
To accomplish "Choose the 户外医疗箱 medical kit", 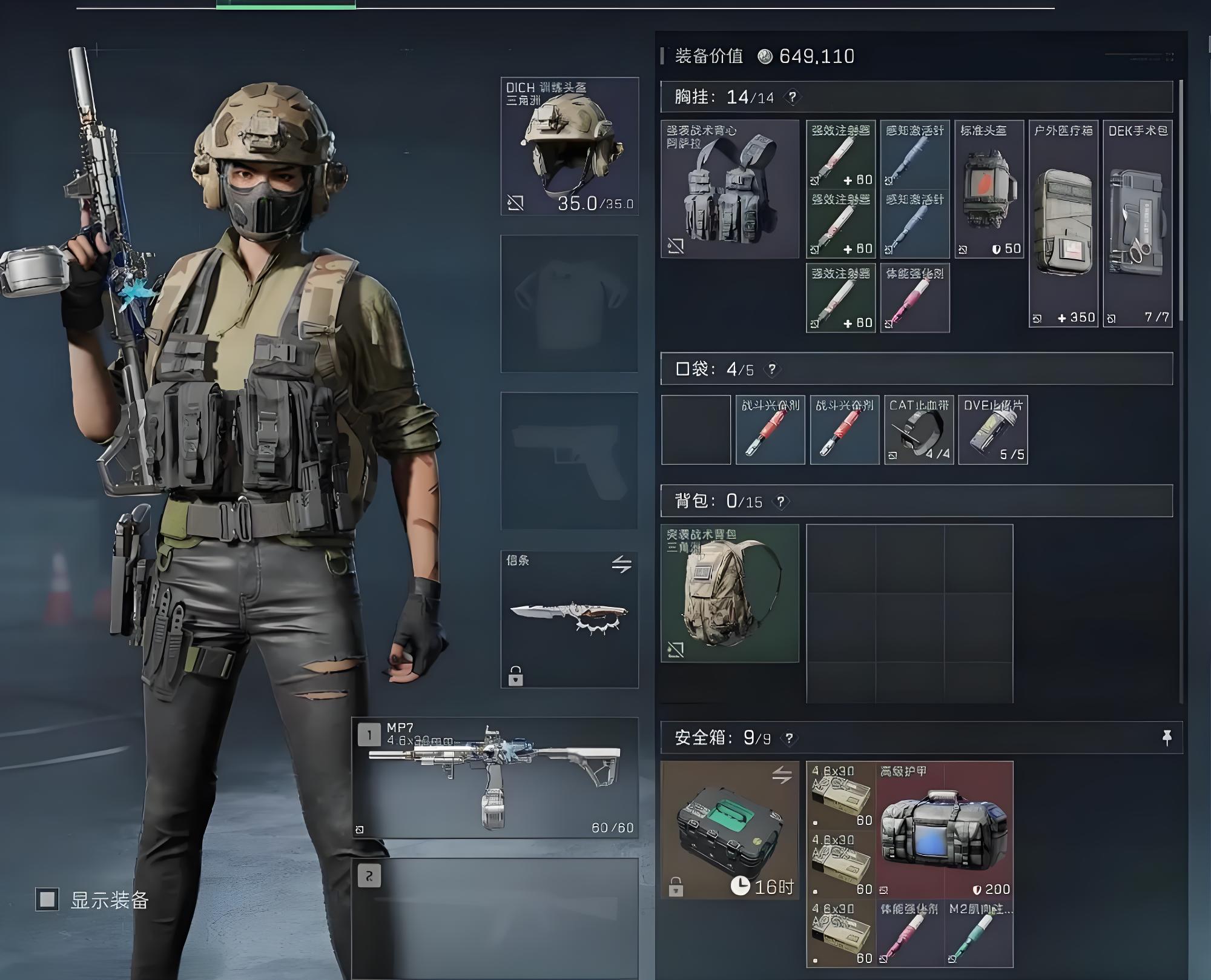I will [1063, 224].
